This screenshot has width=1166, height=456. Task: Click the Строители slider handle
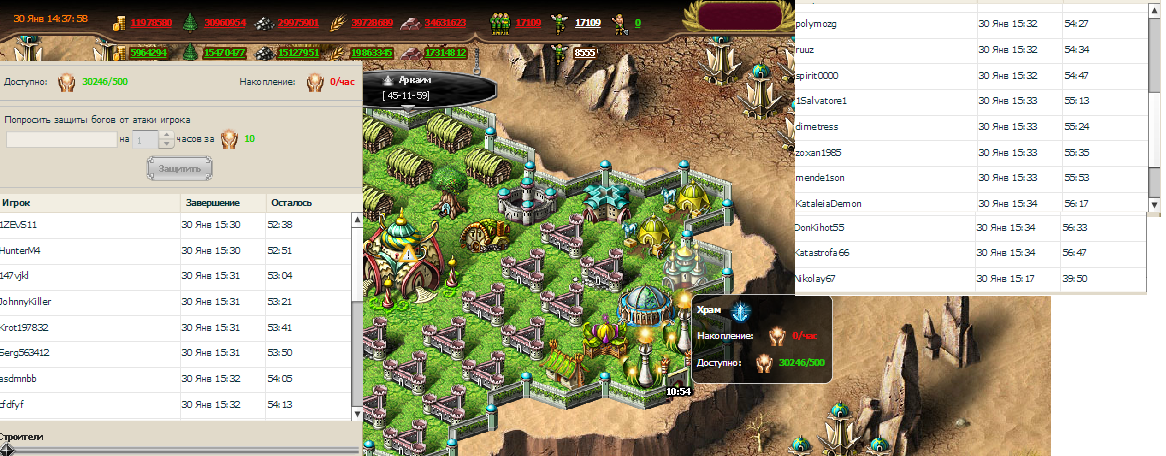[7, 450]
